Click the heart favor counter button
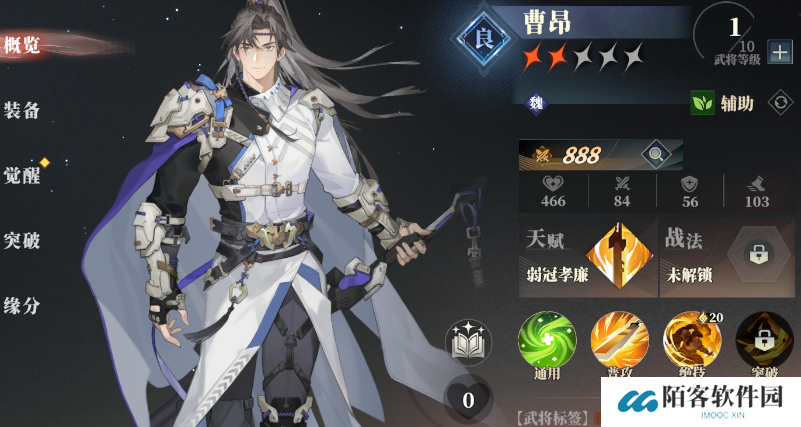This screenshot has width=801, height=427. click(x=467, y=400)
